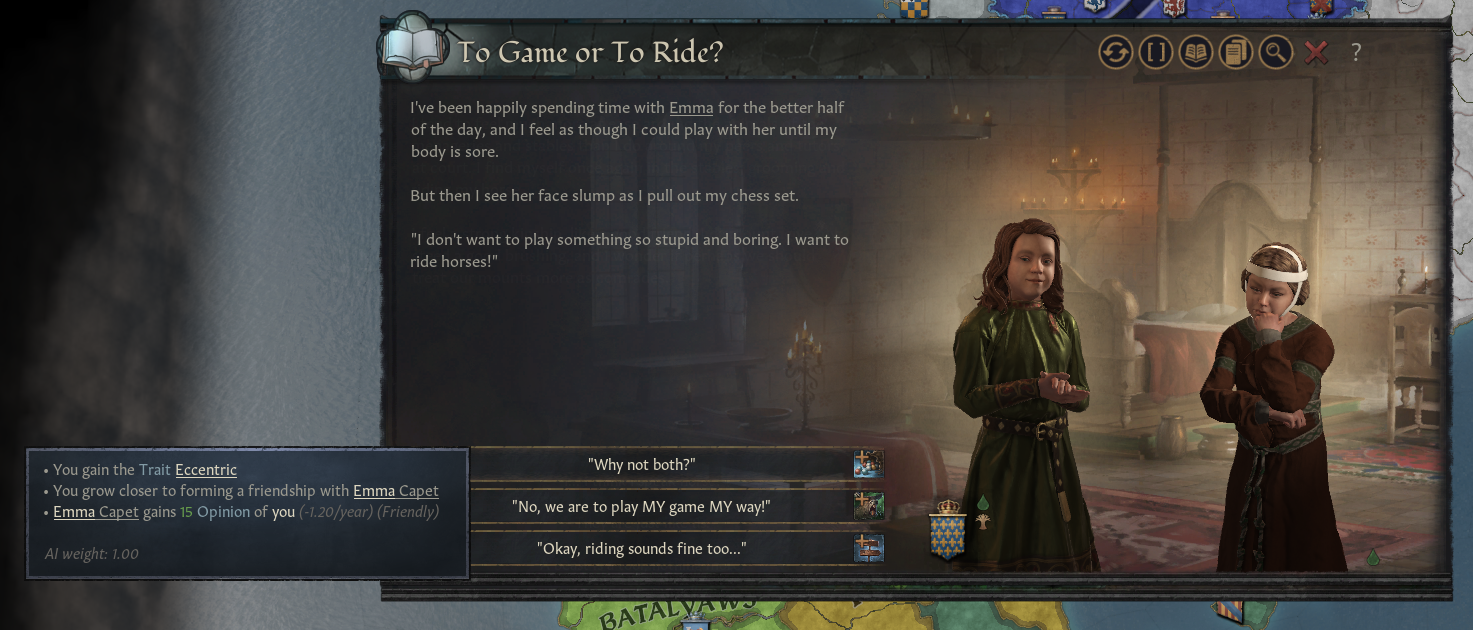Click the square brackets icon
1473x630 pixels.
point(1156,53)
